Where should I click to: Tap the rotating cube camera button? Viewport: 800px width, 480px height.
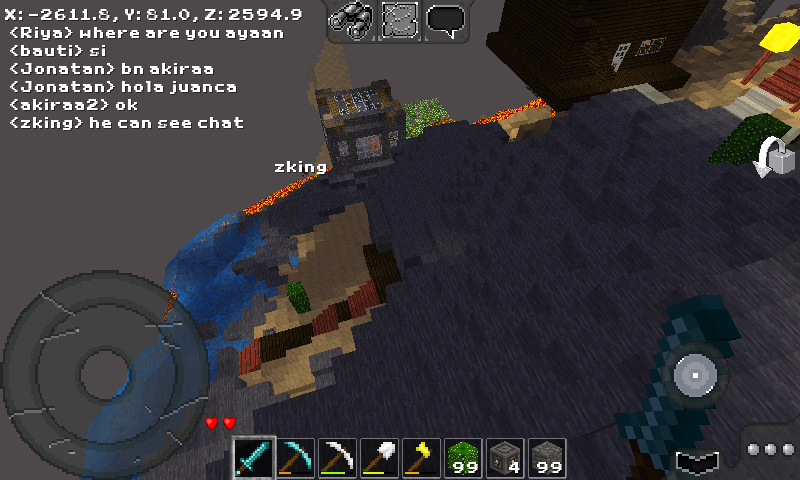point(773,158)
